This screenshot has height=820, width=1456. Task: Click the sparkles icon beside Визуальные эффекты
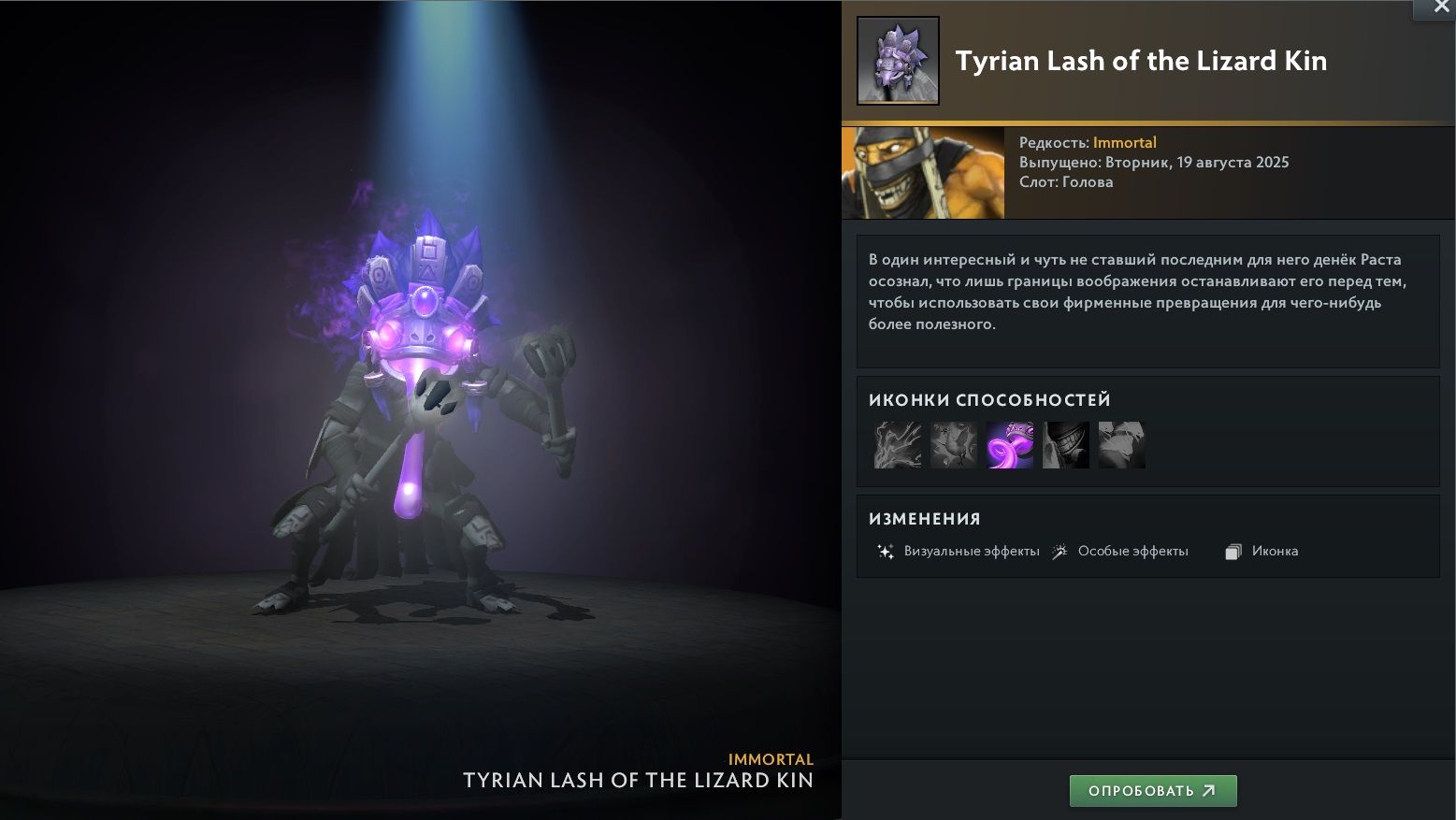[x=885, y=552]
